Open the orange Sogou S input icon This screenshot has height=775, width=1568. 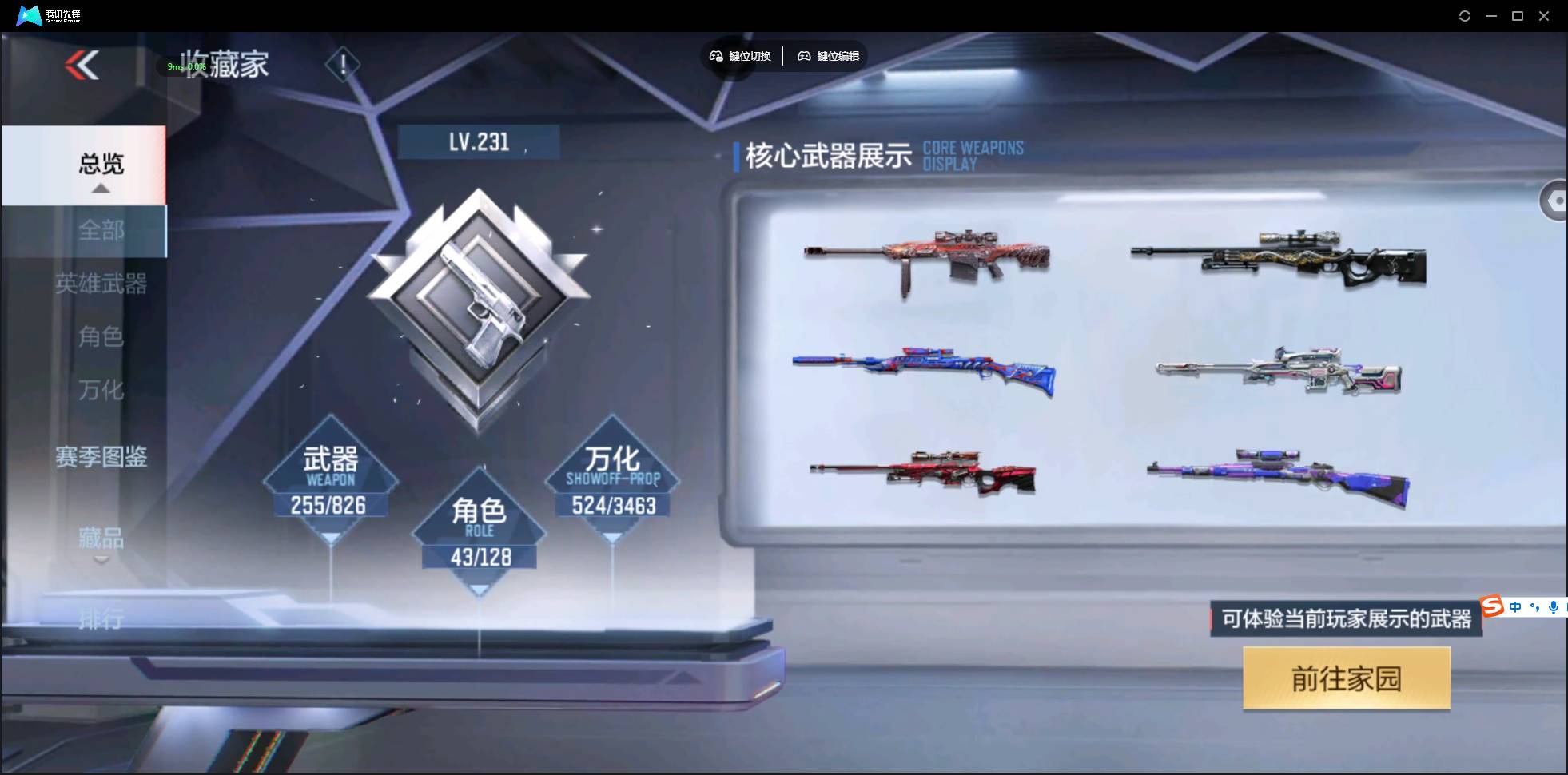click(x=1491, y=606)
